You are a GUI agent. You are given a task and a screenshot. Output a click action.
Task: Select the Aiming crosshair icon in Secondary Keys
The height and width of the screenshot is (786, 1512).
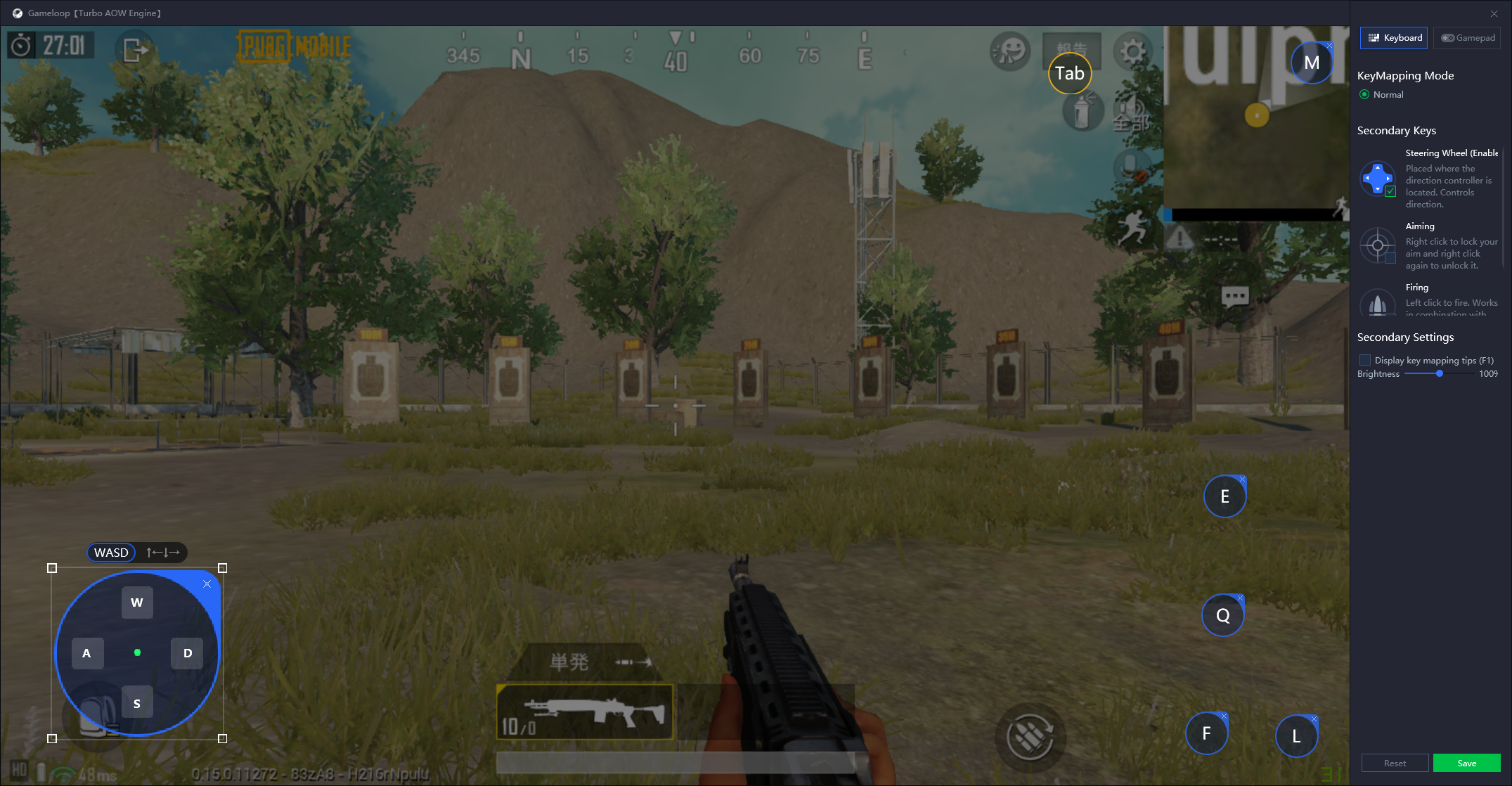click(1377, 245)
